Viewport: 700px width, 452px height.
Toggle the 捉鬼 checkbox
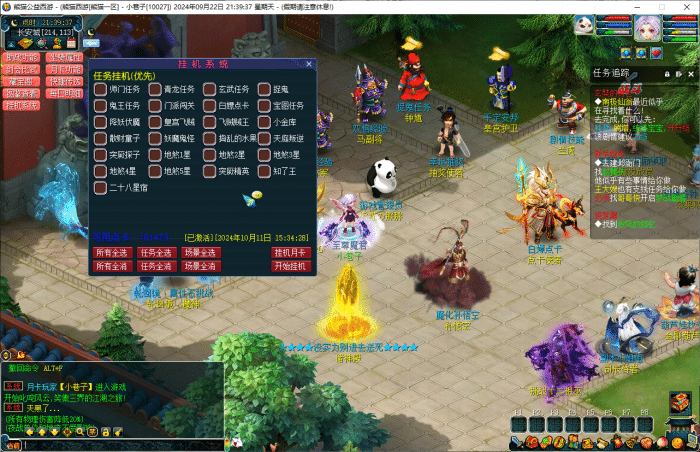(264, 89)
